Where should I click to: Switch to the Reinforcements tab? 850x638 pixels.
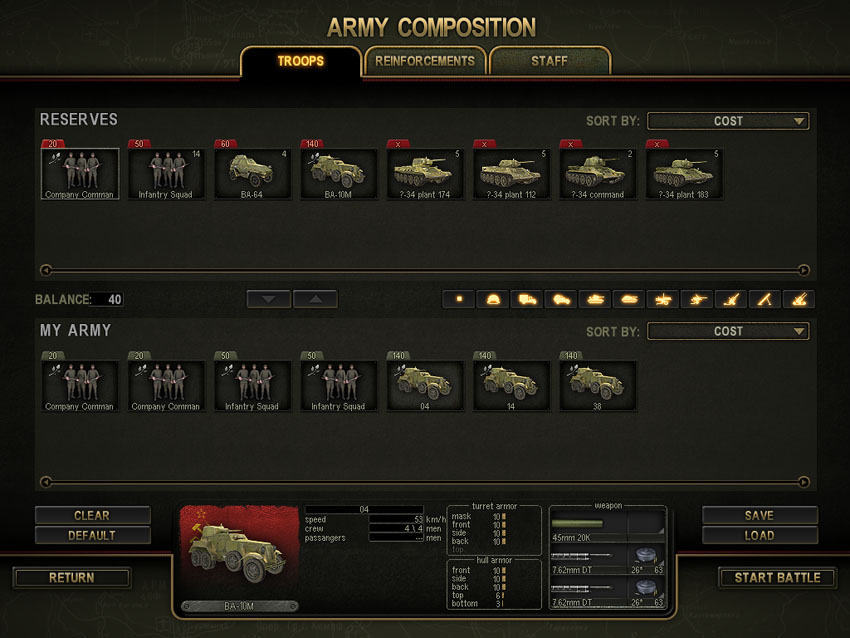click(425, 61)
